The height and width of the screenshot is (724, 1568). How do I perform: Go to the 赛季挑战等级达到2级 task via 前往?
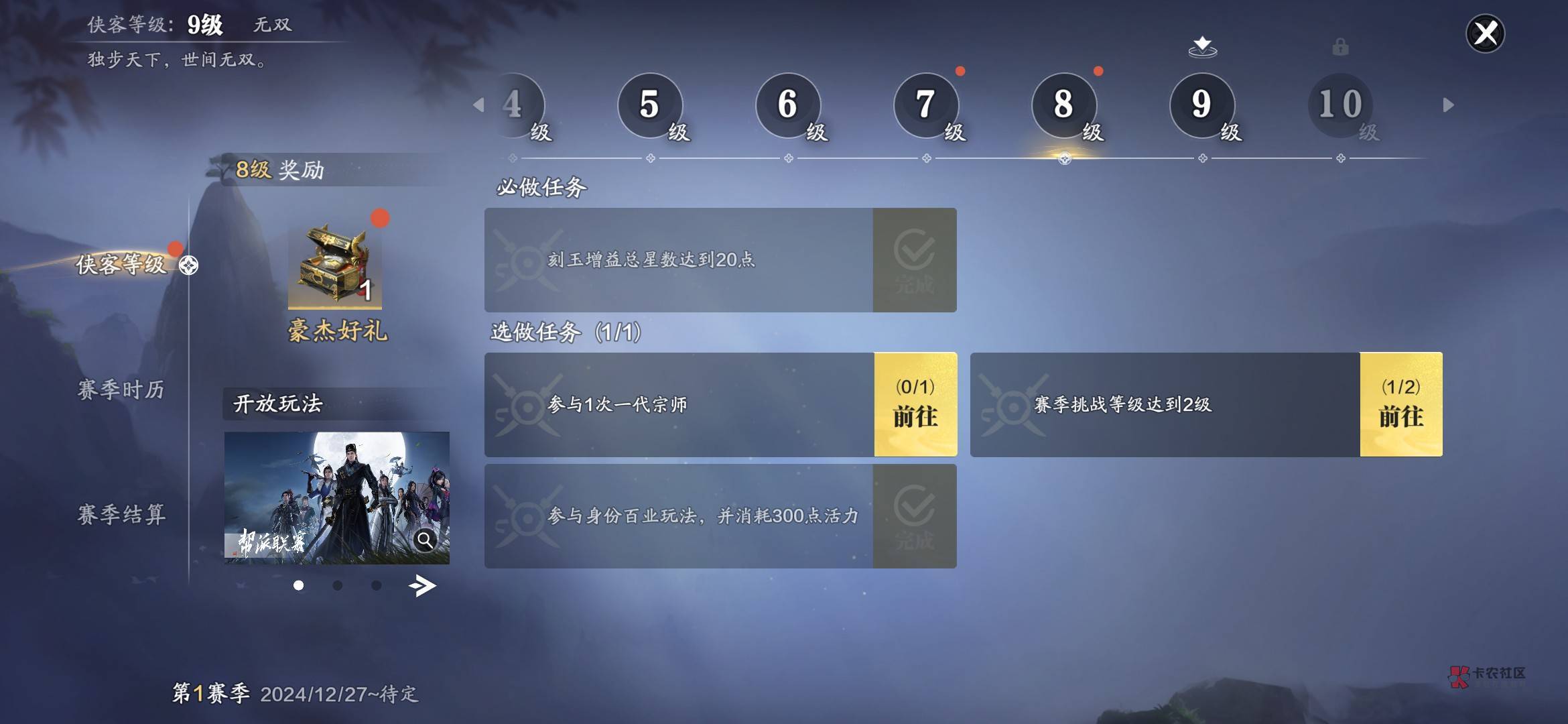pyautogui.click(x=1401, y=404)
